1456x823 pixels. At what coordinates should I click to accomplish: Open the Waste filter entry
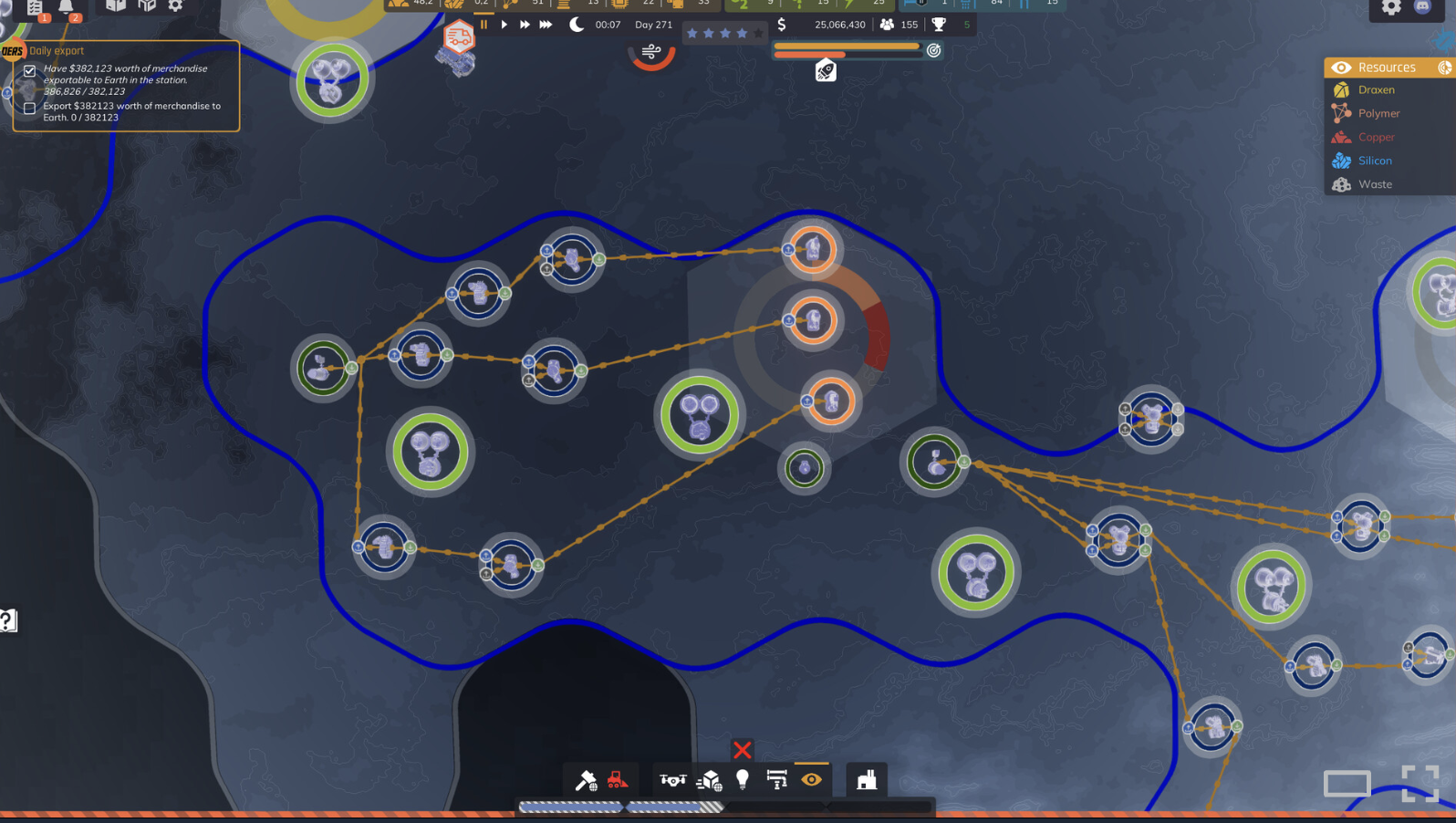pyautogui.click(x=1374, y=183)
